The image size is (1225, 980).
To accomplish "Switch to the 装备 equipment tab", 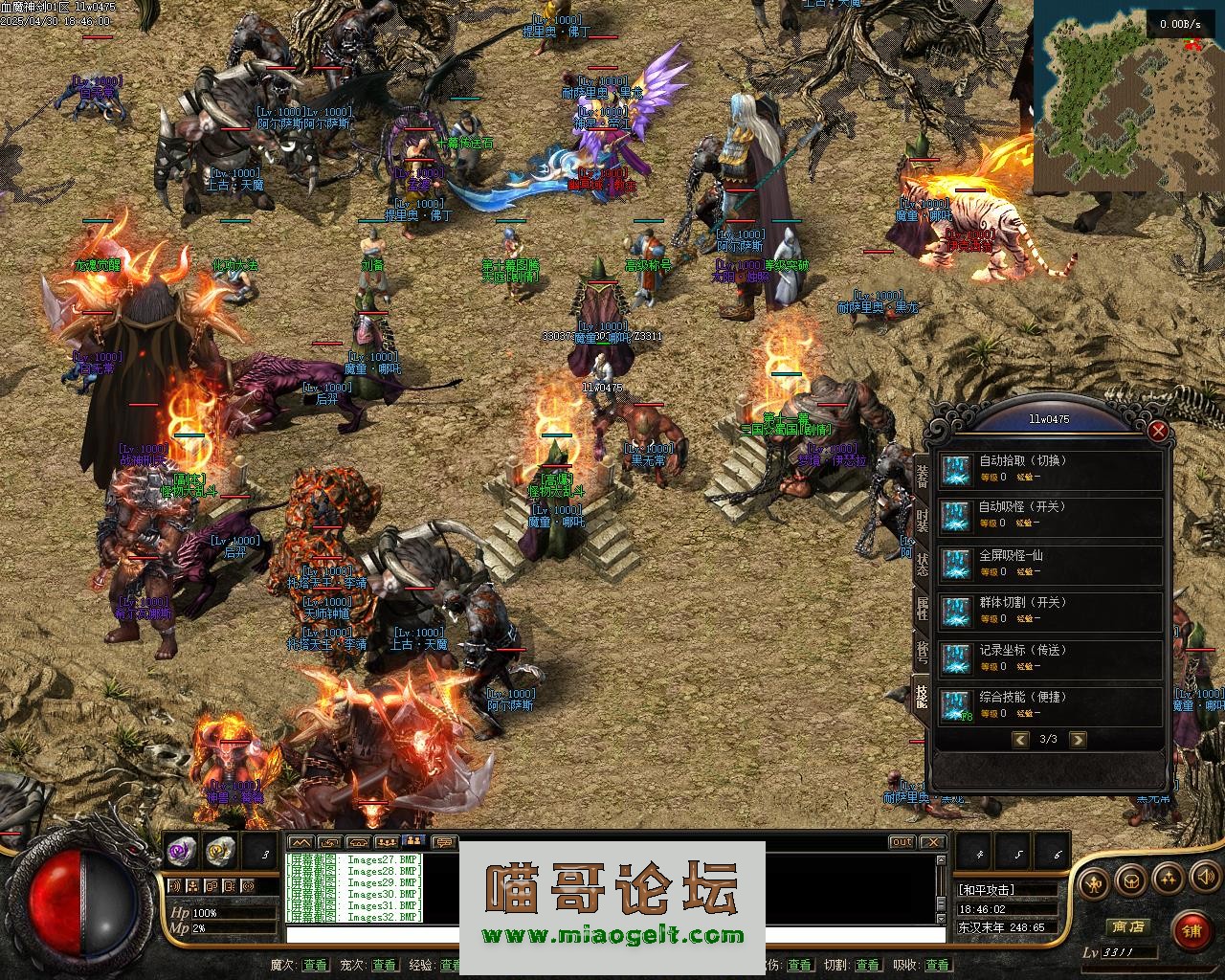I will tap(922, 476).
